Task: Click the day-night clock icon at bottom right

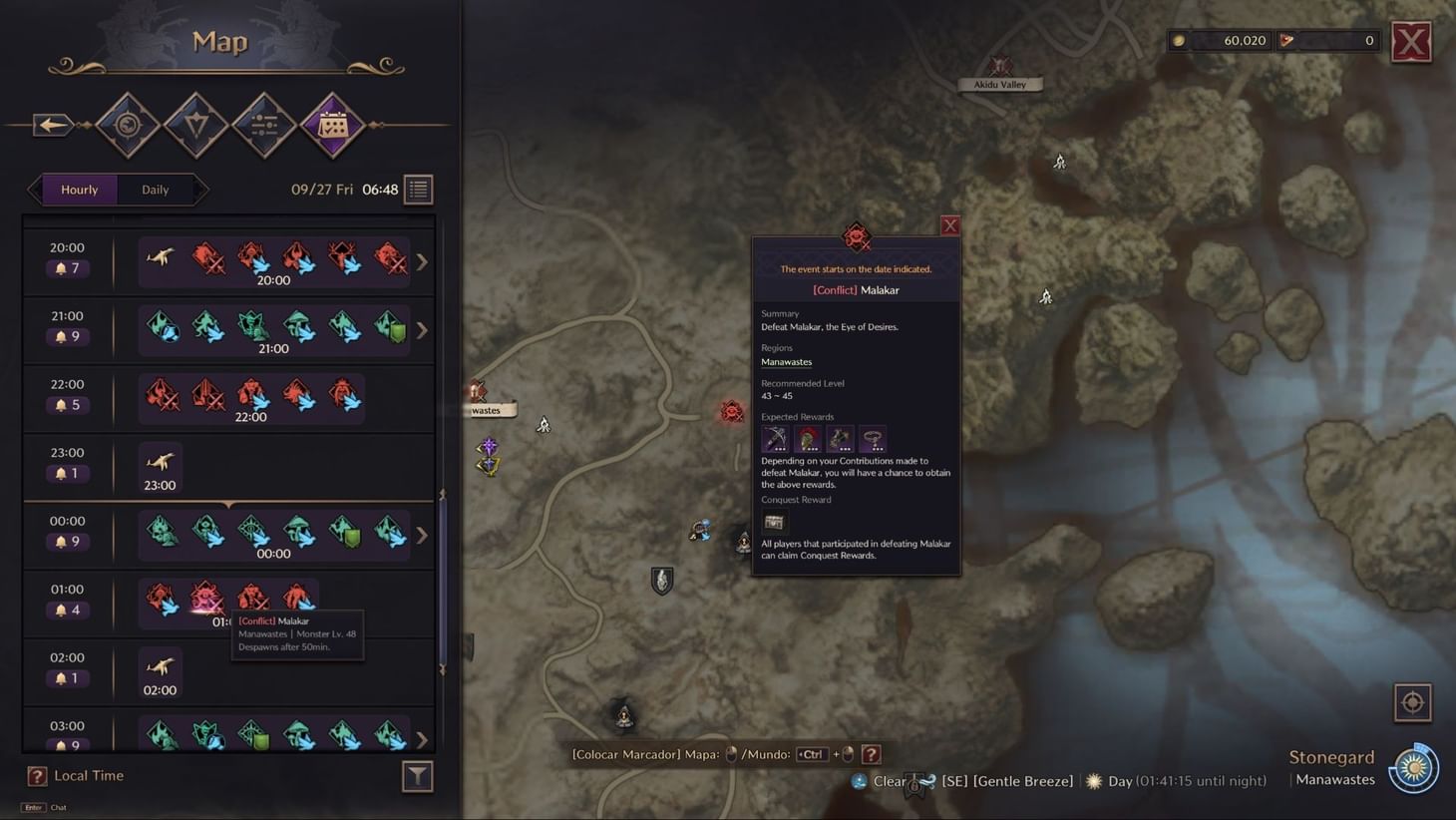Action: click(1415, 768)
